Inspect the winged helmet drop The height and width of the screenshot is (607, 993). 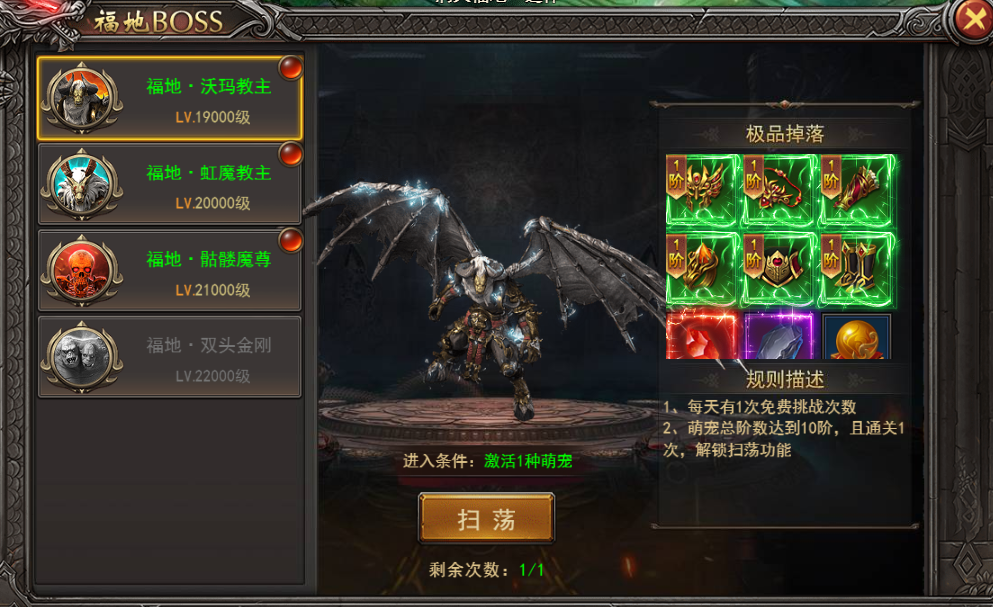pos(703,190)
